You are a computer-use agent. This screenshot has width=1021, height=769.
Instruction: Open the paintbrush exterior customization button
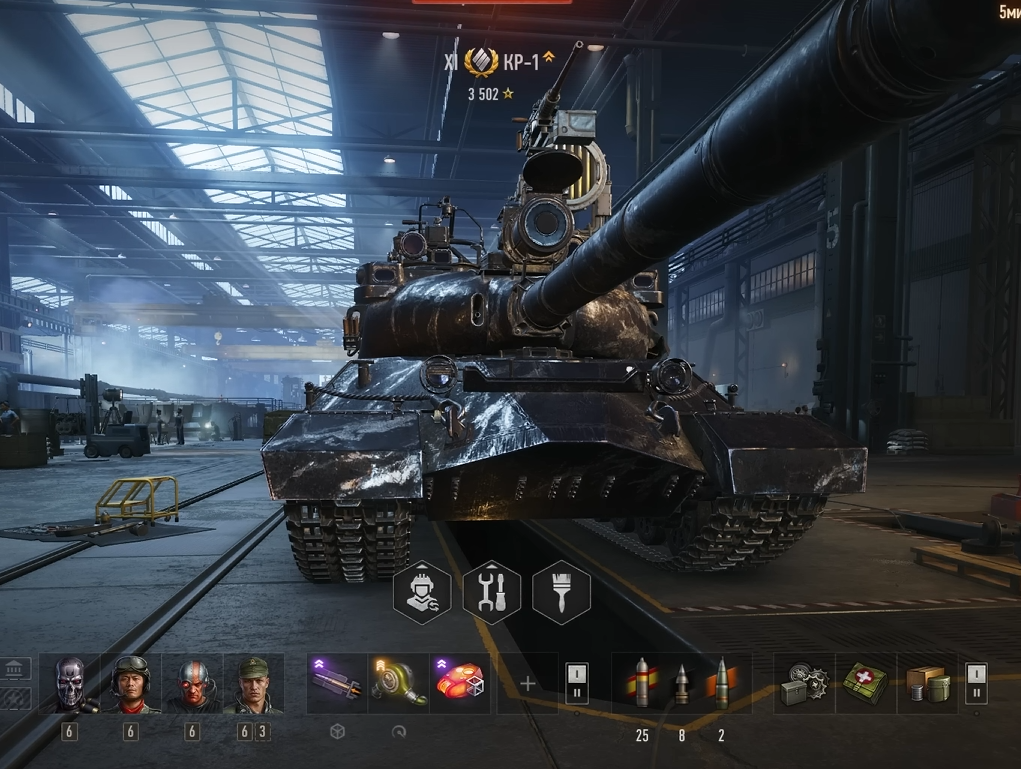[x=561, y=592]
